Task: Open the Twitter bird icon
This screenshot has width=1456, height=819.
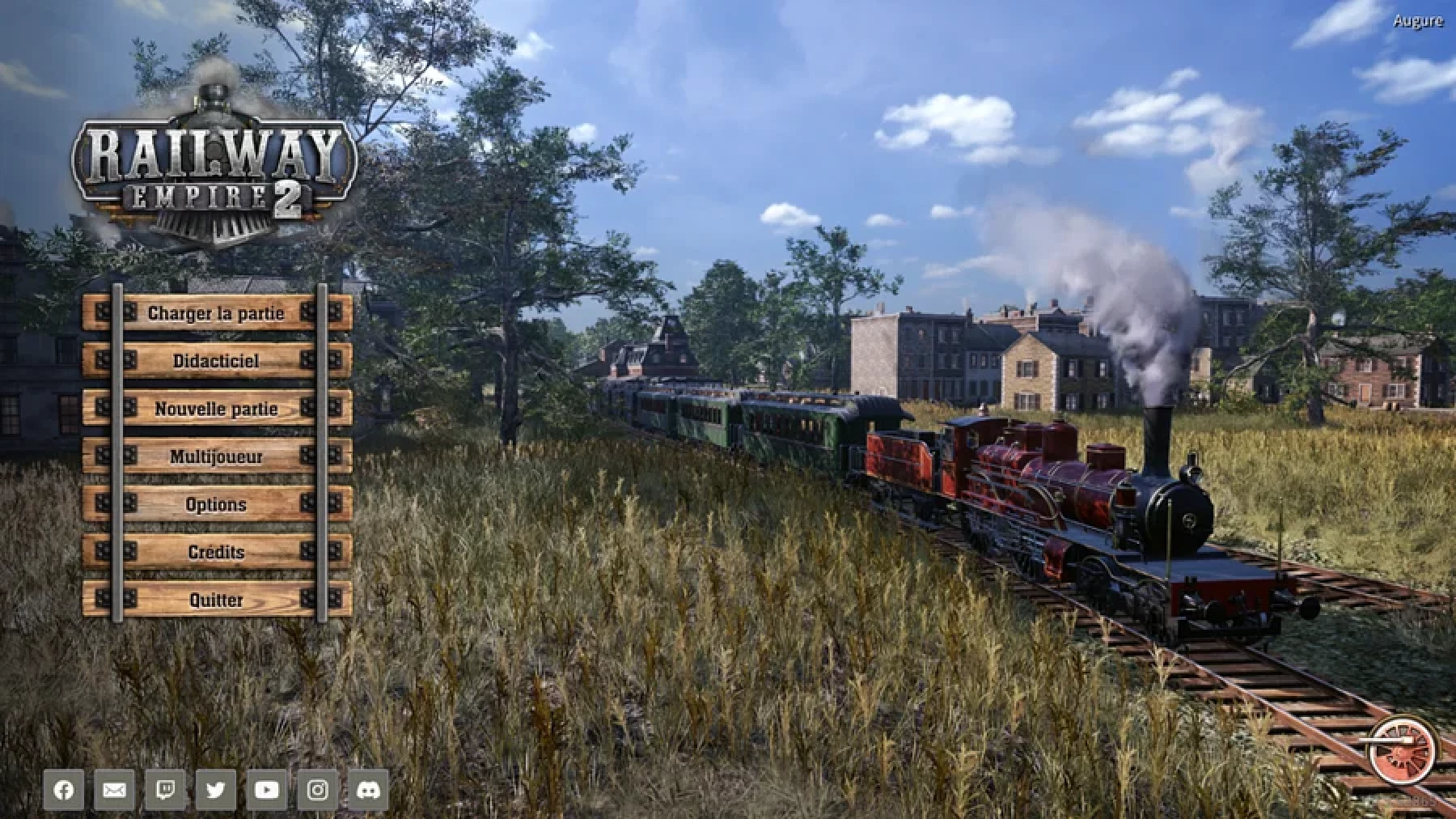Action: 216,790
